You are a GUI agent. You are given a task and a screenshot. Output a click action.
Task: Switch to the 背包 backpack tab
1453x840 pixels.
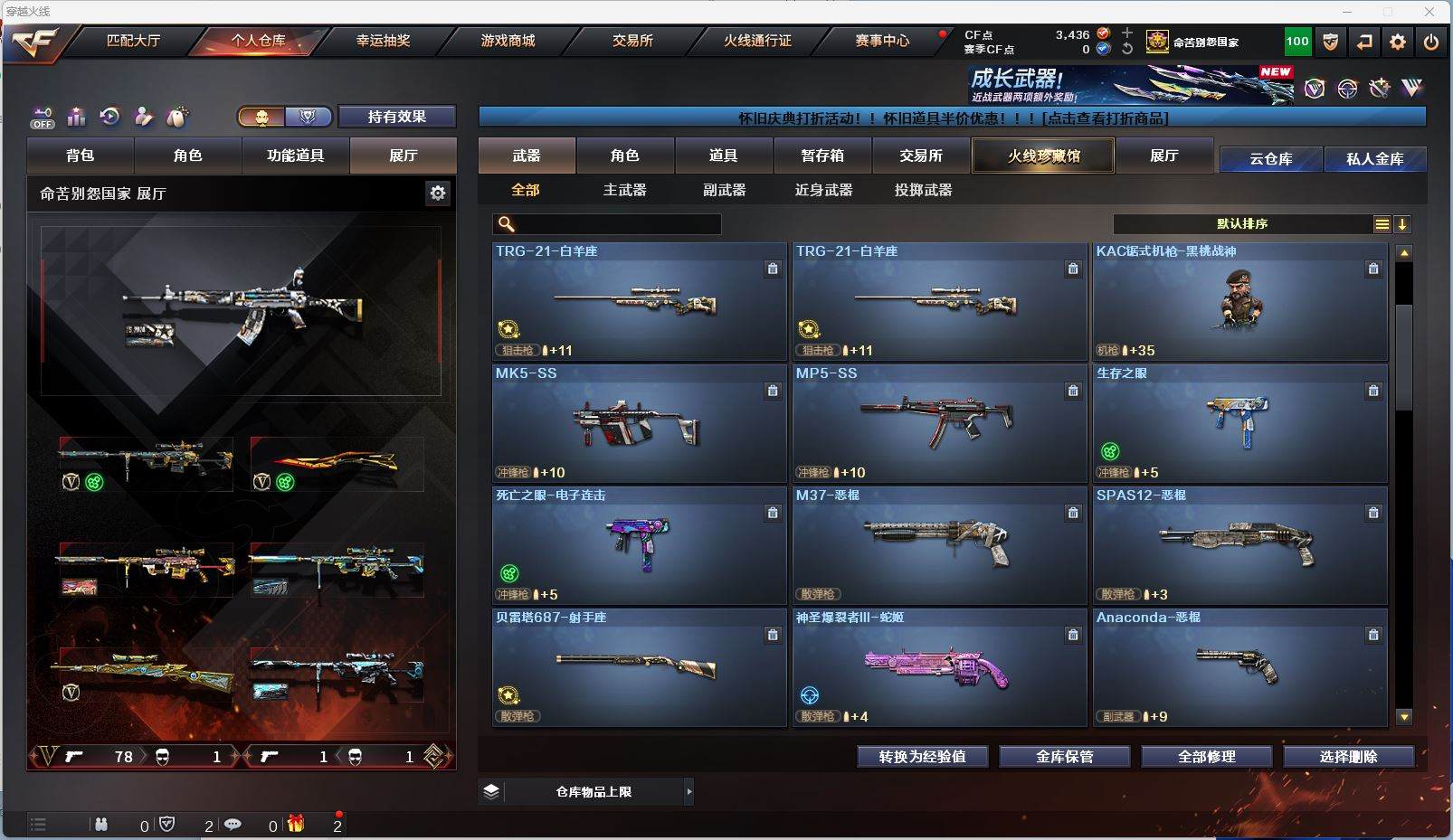81,156
